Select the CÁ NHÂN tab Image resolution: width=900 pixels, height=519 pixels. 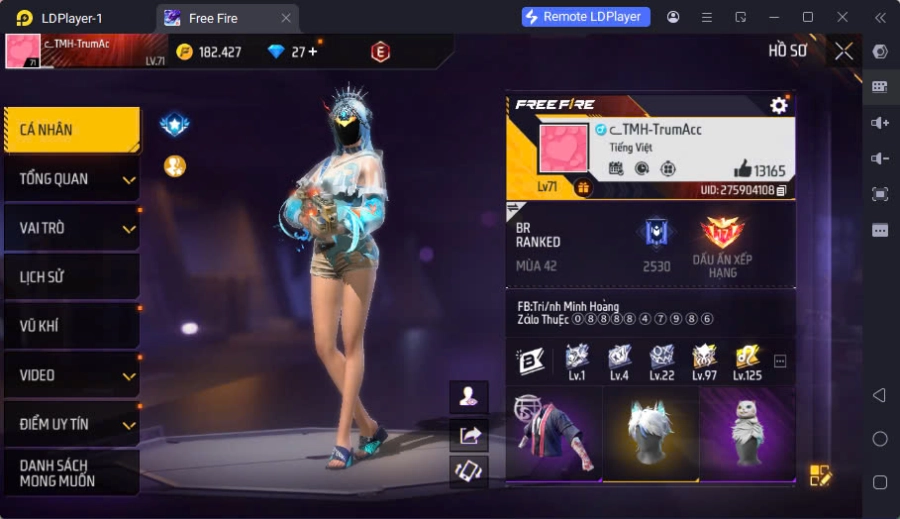pyautogui.click(x=70, y=130)
